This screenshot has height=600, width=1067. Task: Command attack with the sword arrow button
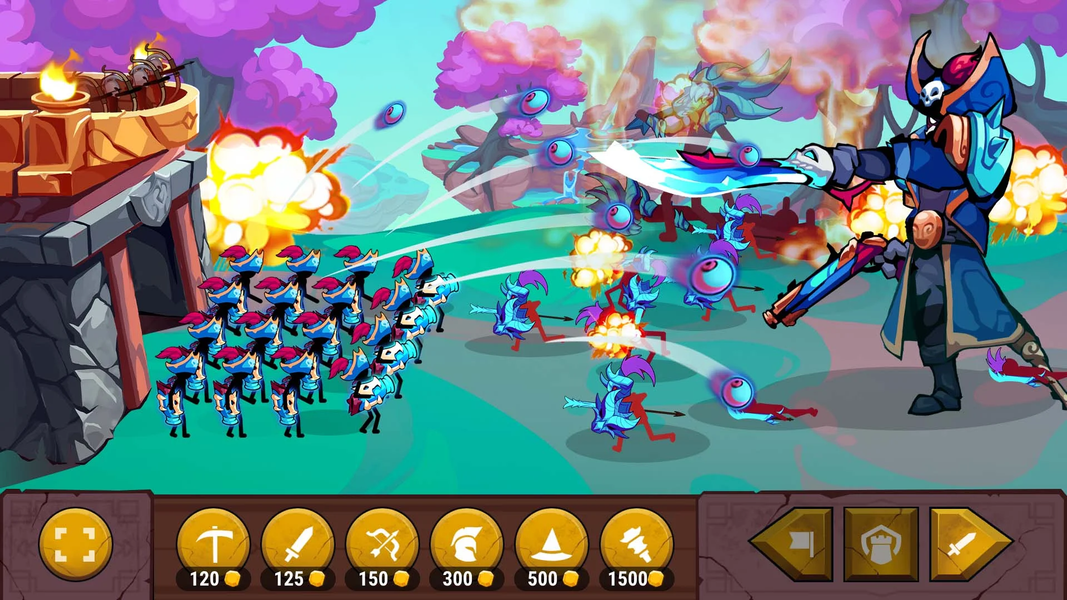tap(968, 544)
